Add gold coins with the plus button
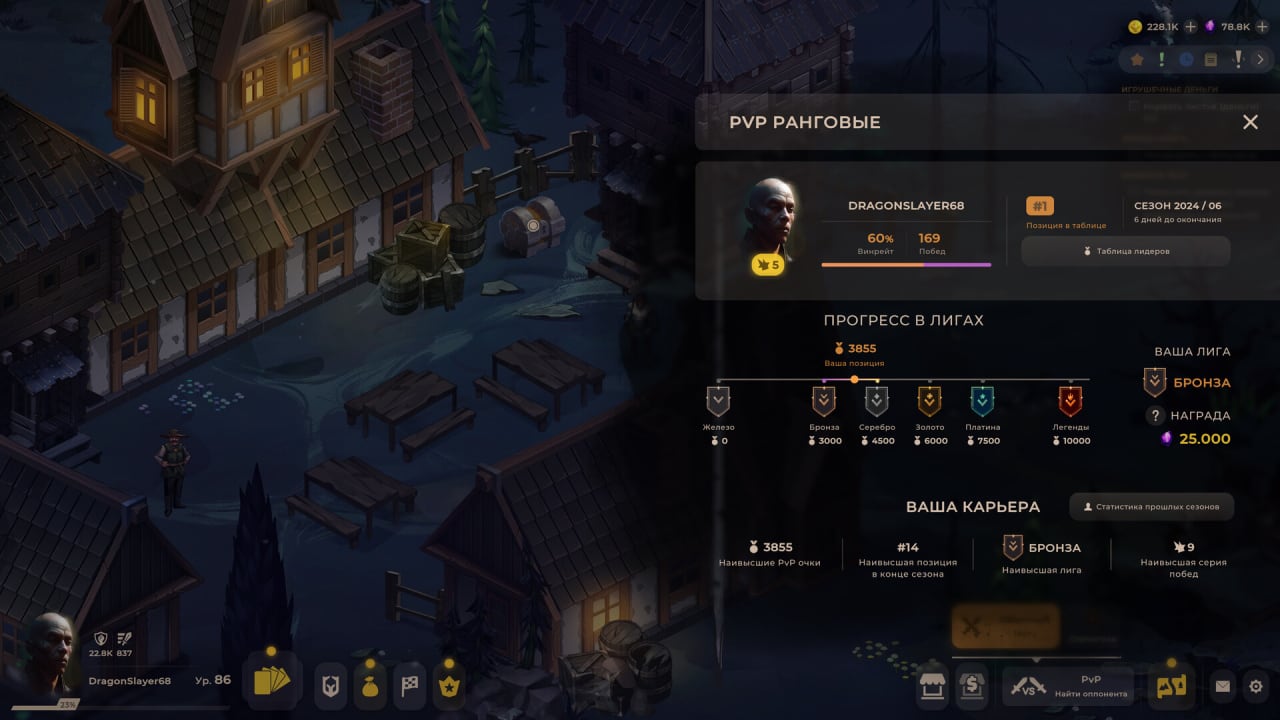This screenshot has width=1280, height=720. pyautogui.click(x=1191, y=27)
